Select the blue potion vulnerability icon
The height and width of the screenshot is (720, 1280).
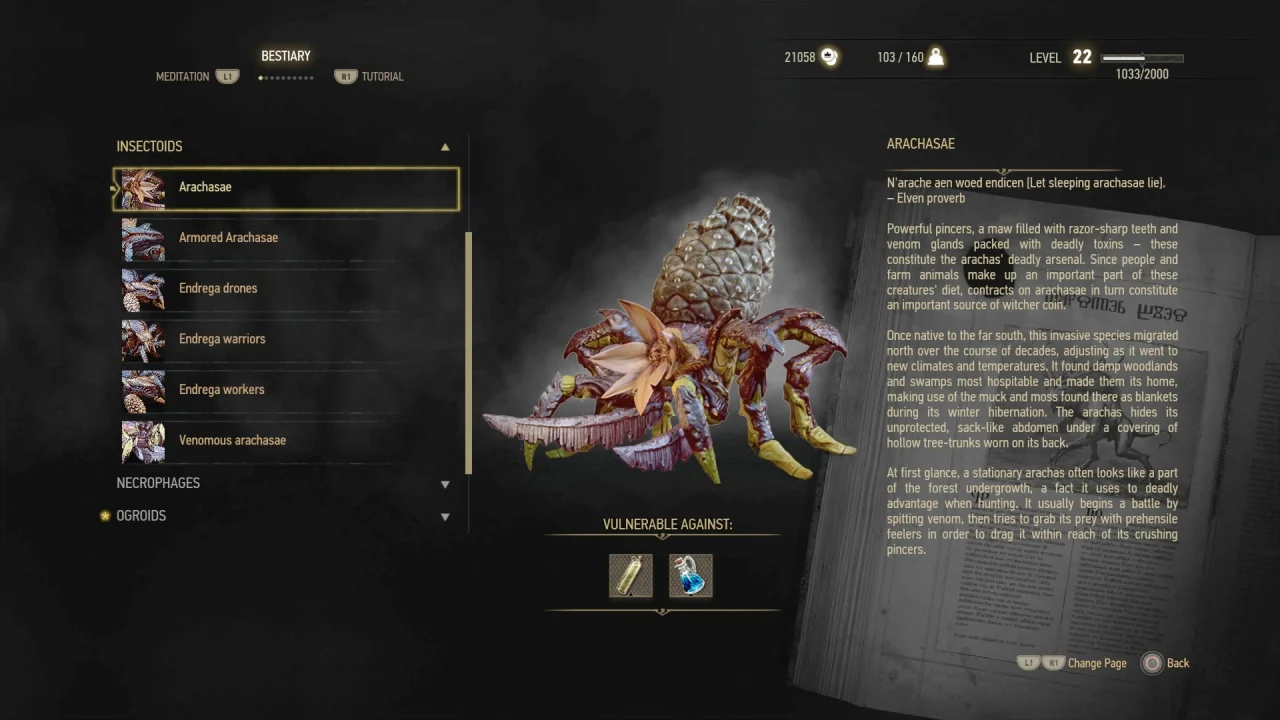click(x=691, y=576)
